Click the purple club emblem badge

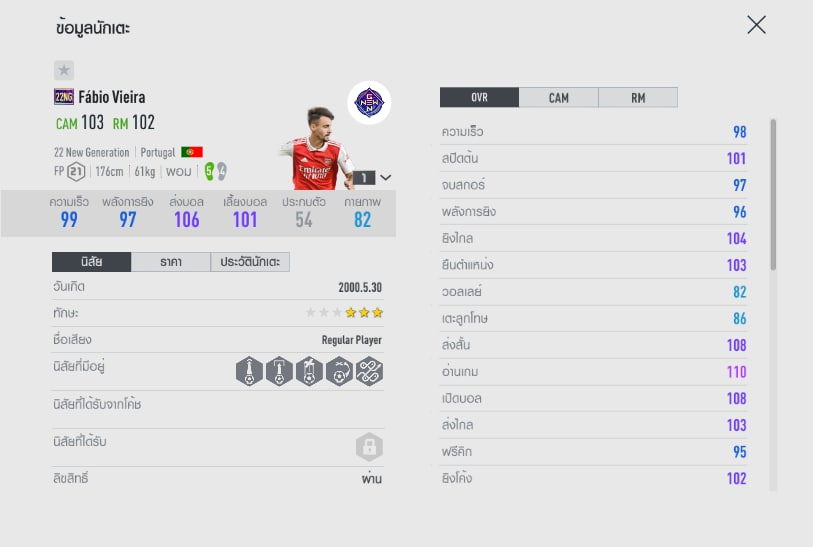[370, 103]
